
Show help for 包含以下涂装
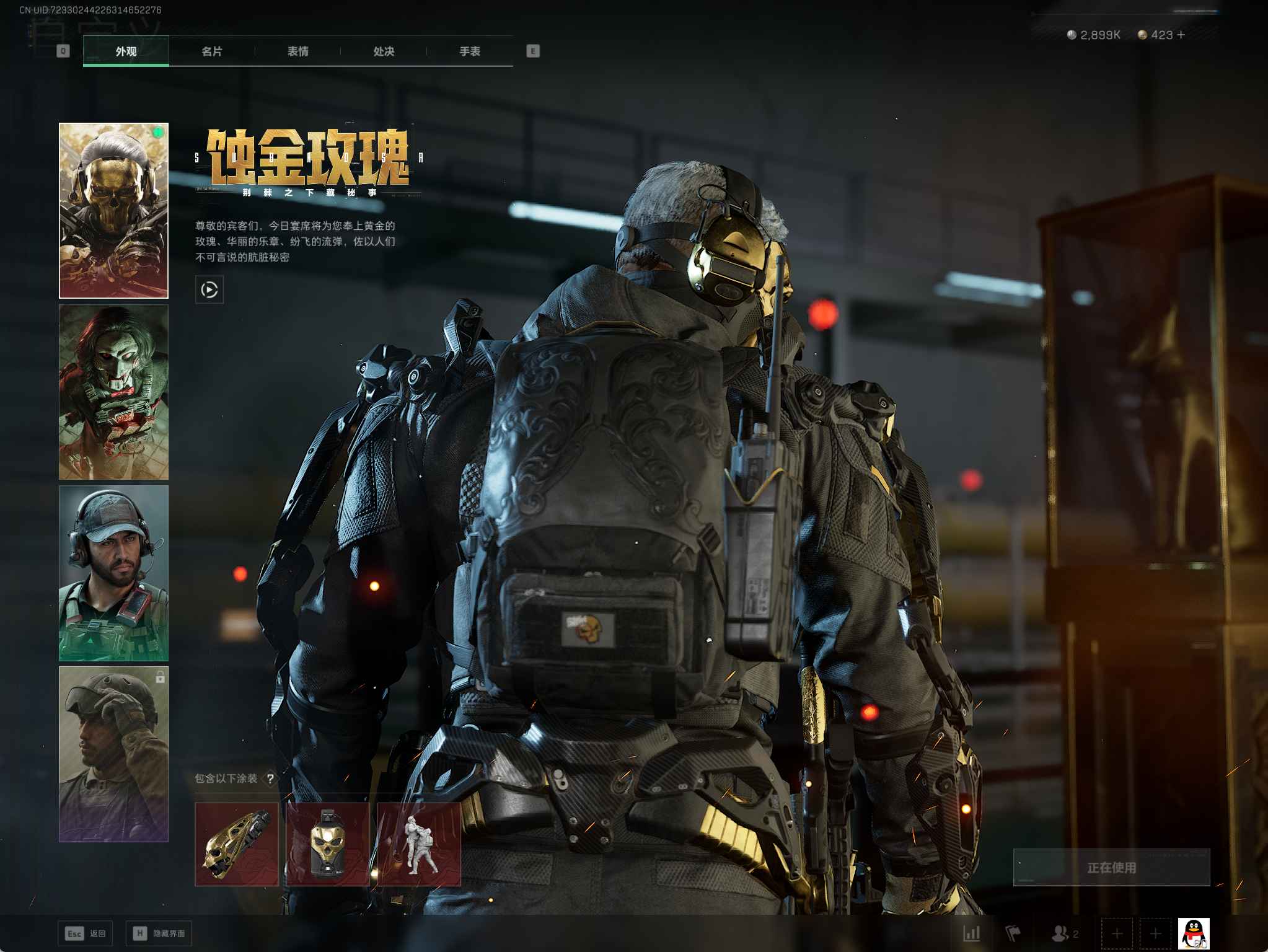click(x=270, y=779)
